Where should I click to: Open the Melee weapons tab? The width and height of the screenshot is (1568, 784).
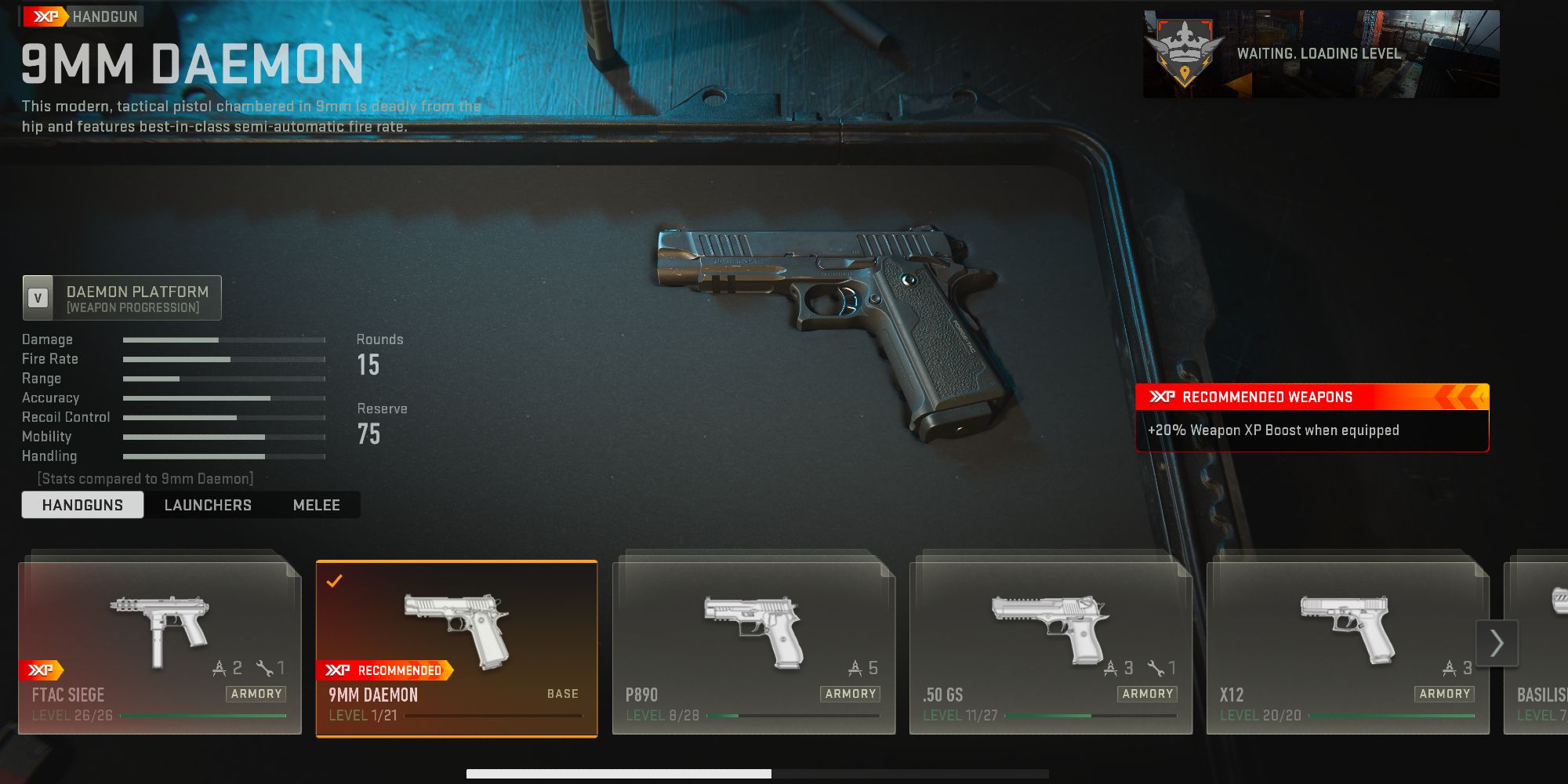click(x=316, y=505)
